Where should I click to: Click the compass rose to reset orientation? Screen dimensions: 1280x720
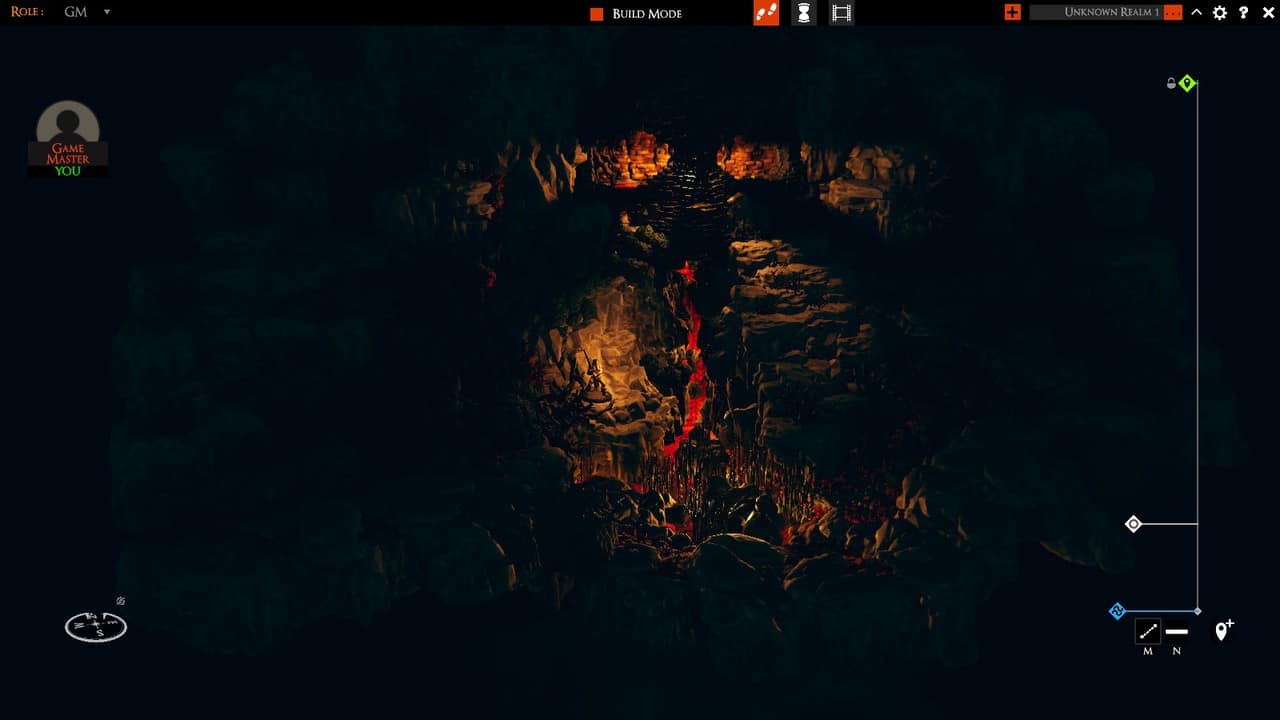point(95,625)
